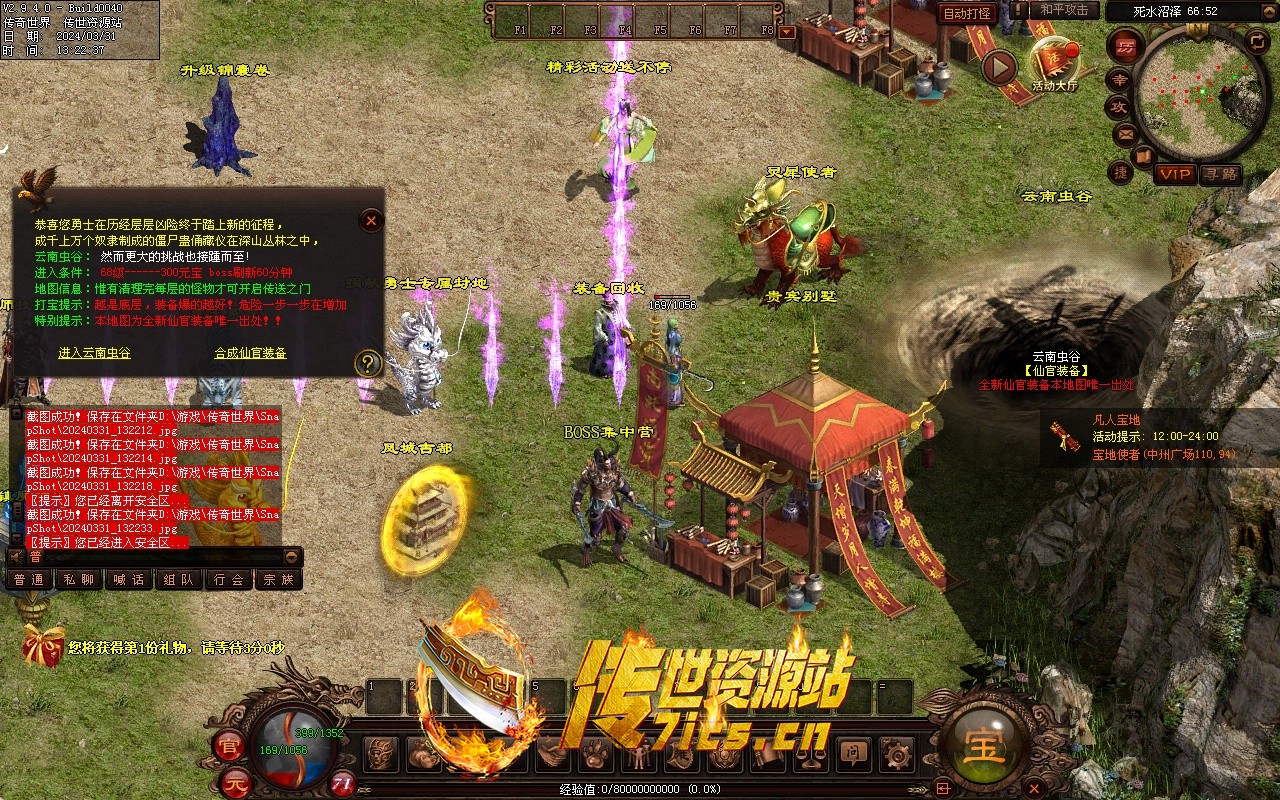Toggle the 自动打怪 auto-fight button
Image resolution: width=1280 pixels, height=800 pixels.
(967, 13)
